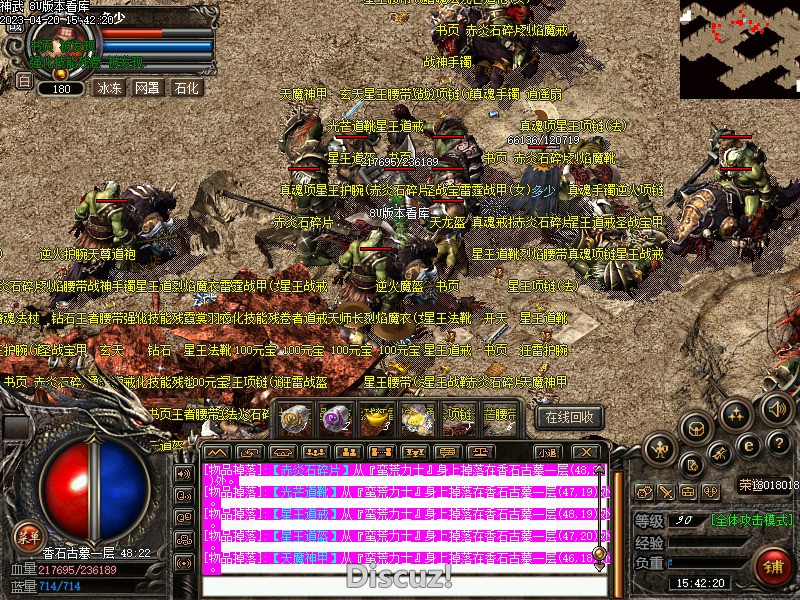The image size is (800, 600).
Task: Click the 菜单 menu button on the orb
Action: 30,537
